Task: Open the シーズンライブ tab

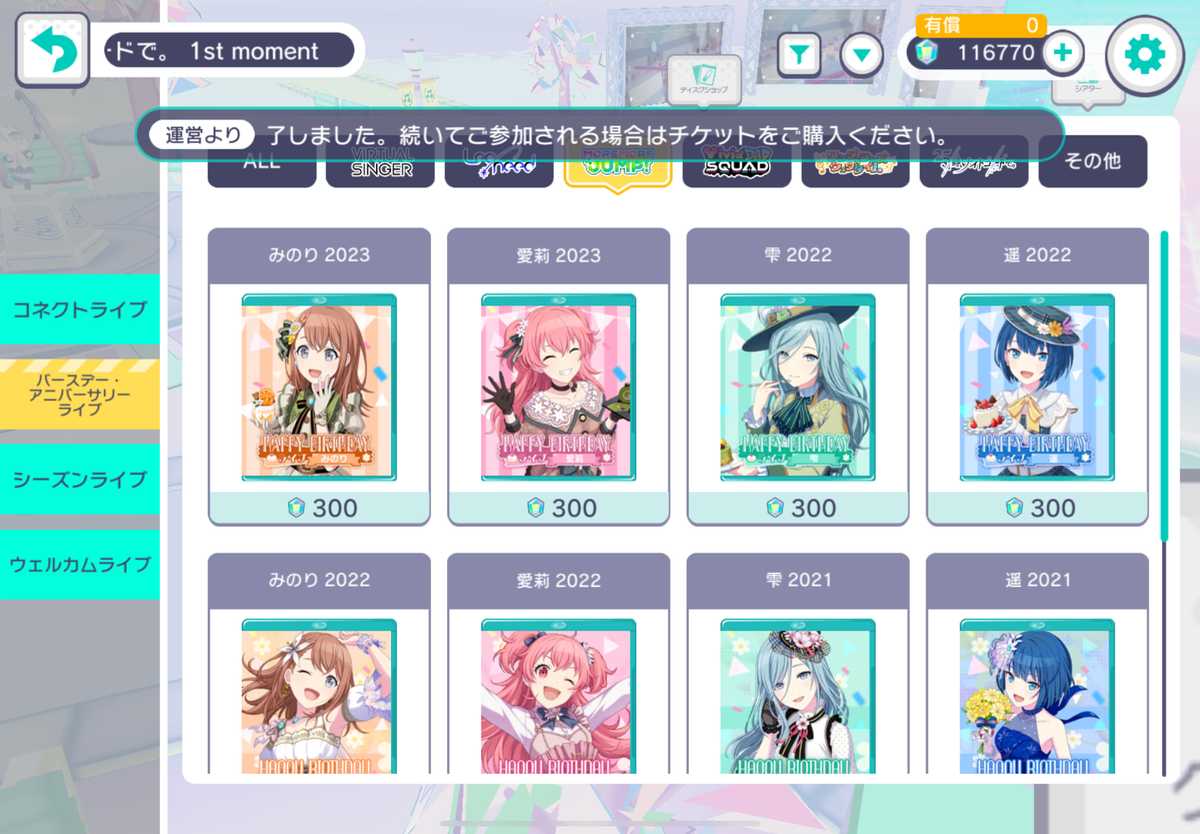Action: [x=80, y=479]
